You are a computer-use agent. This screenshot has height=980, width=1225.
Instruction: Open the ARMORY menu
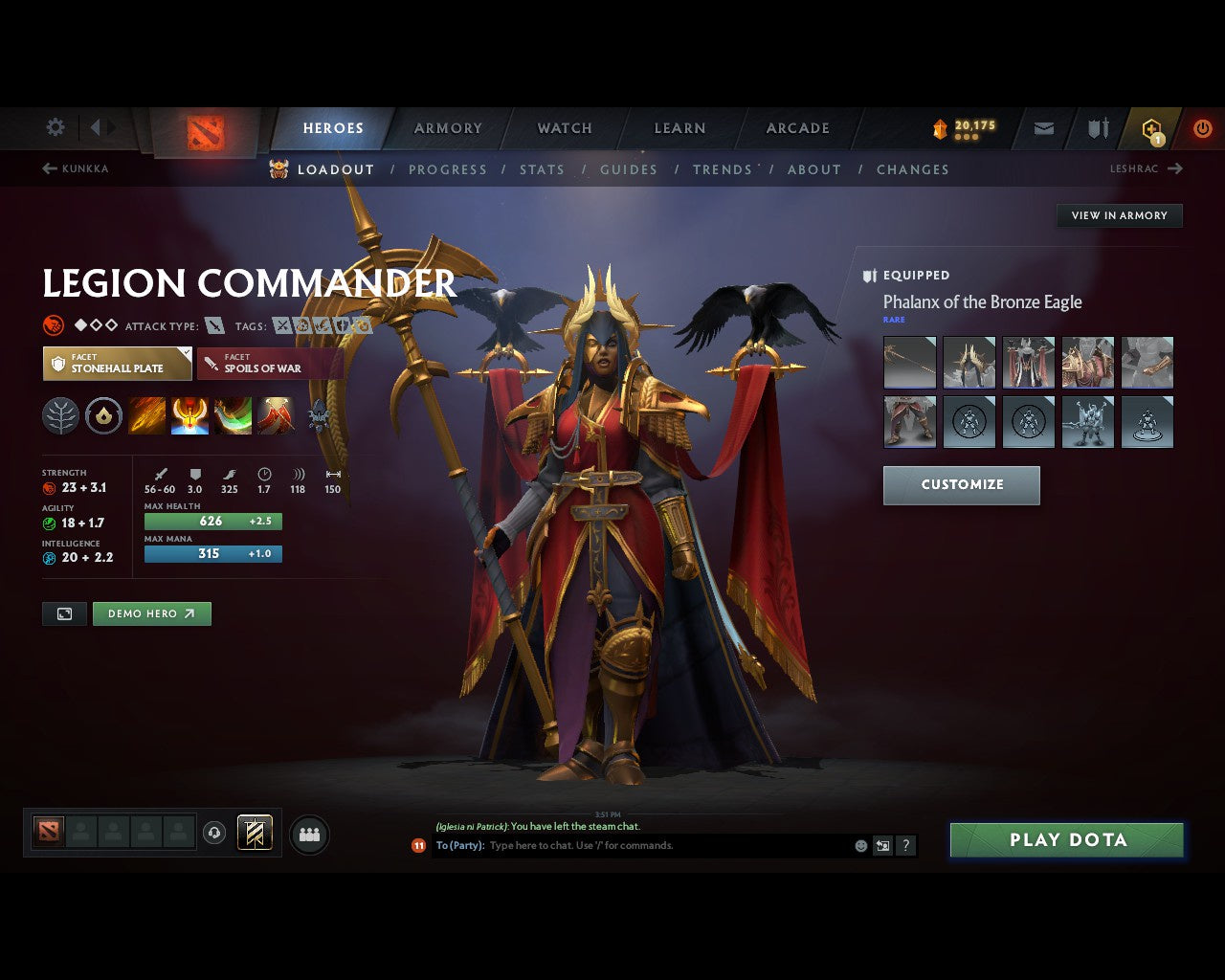[x=448, y=127]
